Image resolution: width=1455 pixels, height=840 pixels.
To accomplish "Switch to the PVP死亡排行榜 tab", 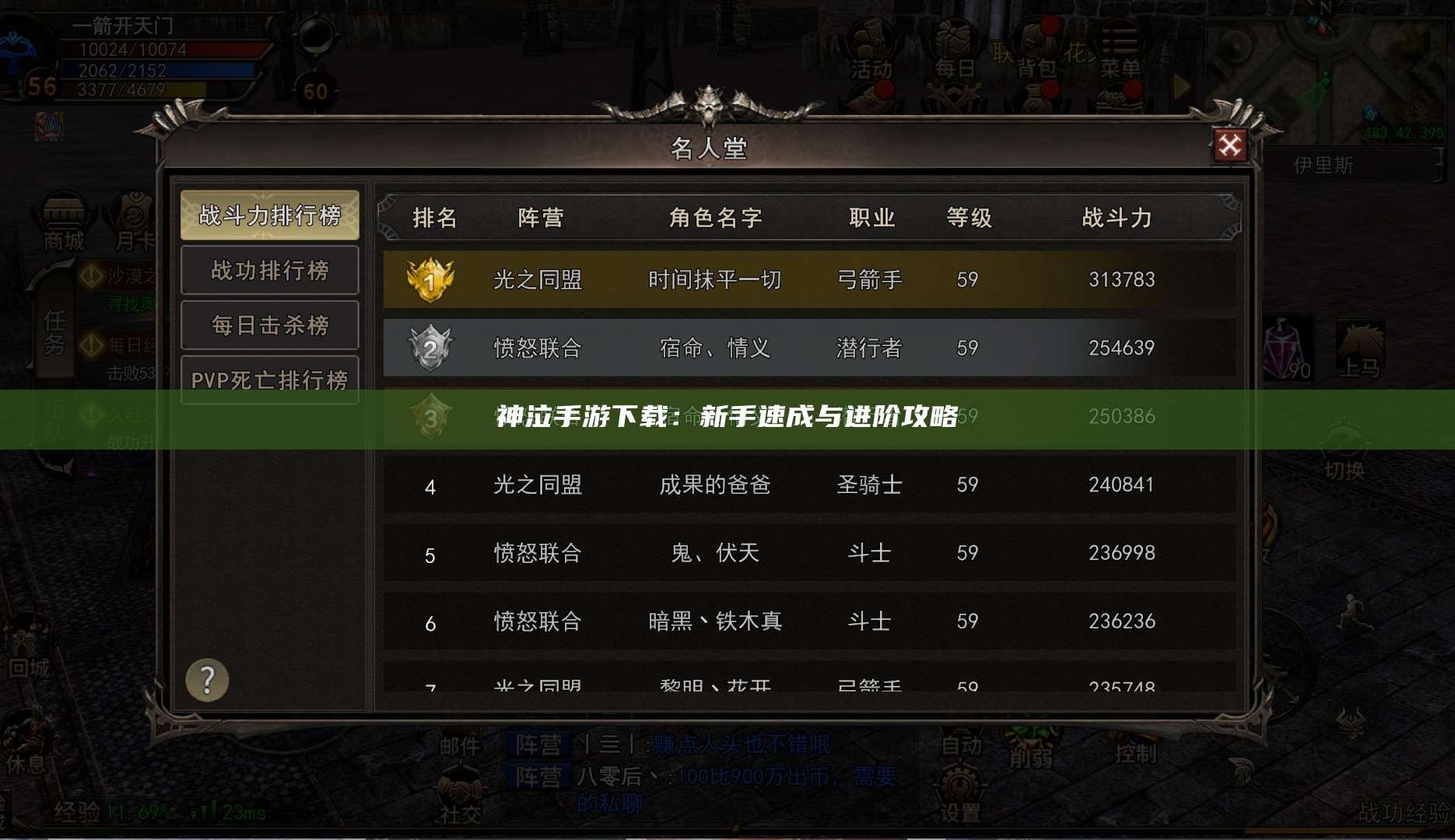I will click(269, 379).
